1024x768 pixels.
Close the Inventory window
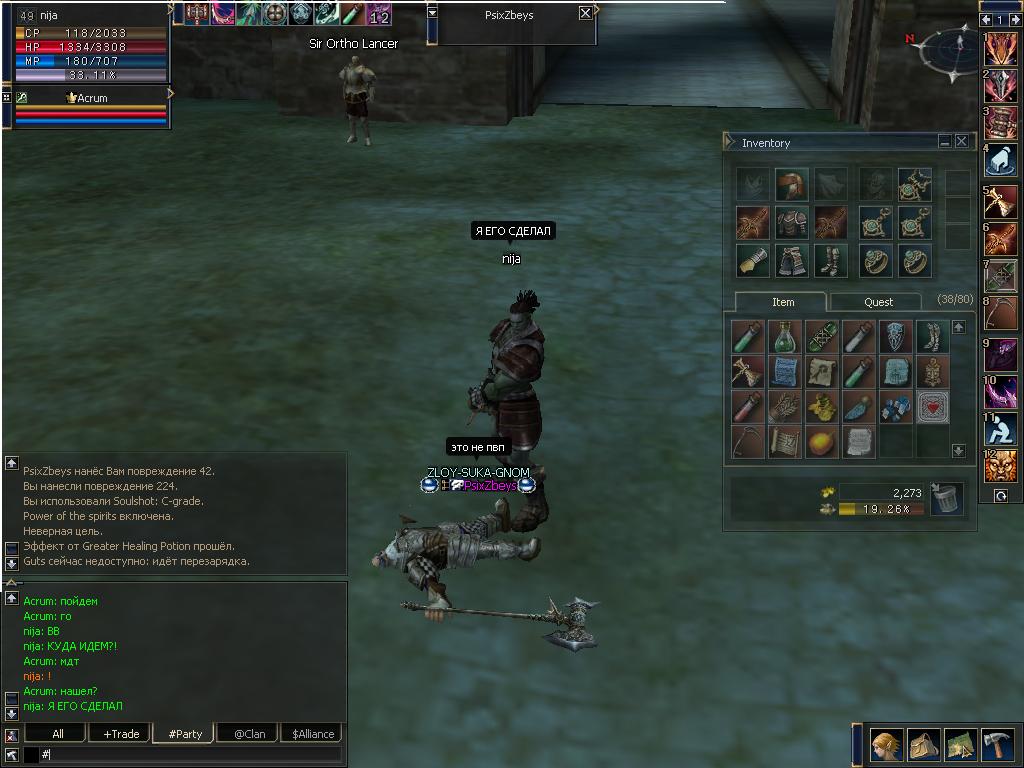[x=961, y=142]
